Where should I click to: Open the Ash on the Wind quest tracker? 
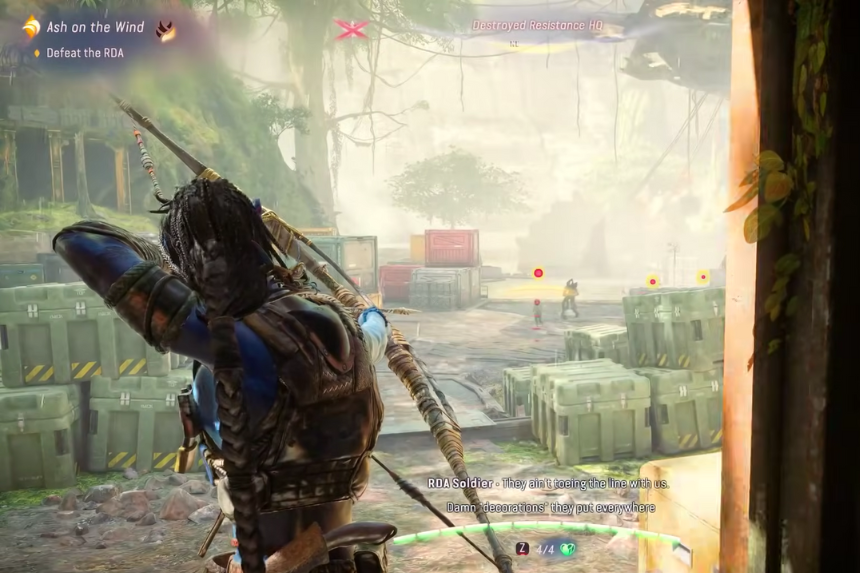click(x=95, y=27)
